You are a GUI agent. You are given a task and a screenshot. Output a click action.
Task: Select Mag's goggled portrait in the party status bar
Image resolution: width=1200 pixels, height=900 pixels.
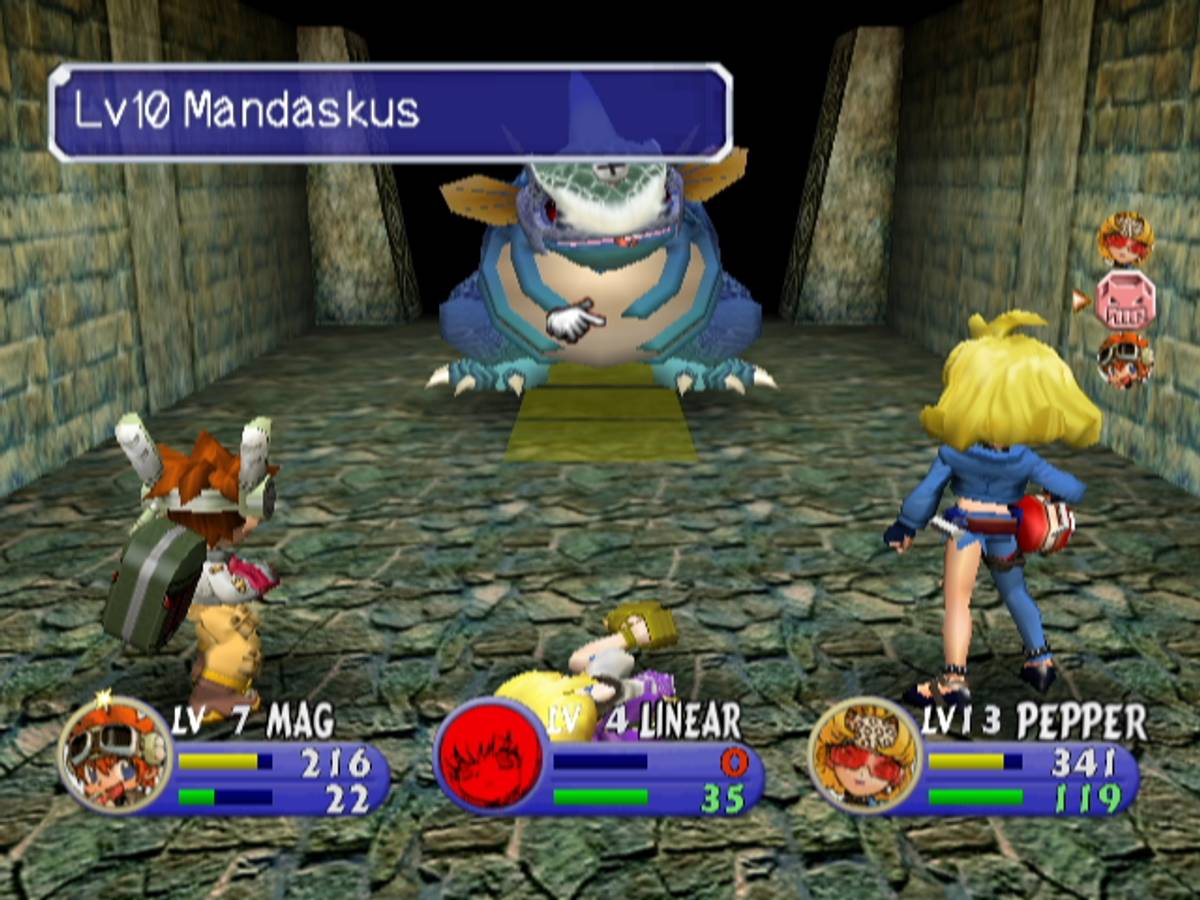pyautogui.click(x=114, y=753)
